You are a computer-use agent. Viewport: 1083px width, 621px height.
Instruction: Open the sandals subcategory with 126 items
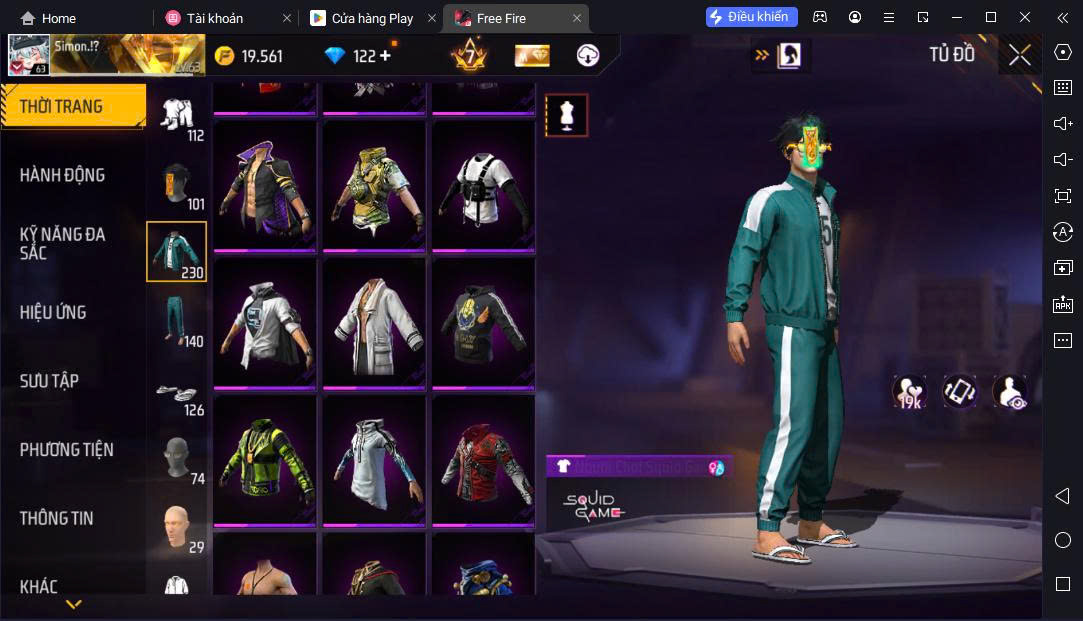[x=177, y=396]
